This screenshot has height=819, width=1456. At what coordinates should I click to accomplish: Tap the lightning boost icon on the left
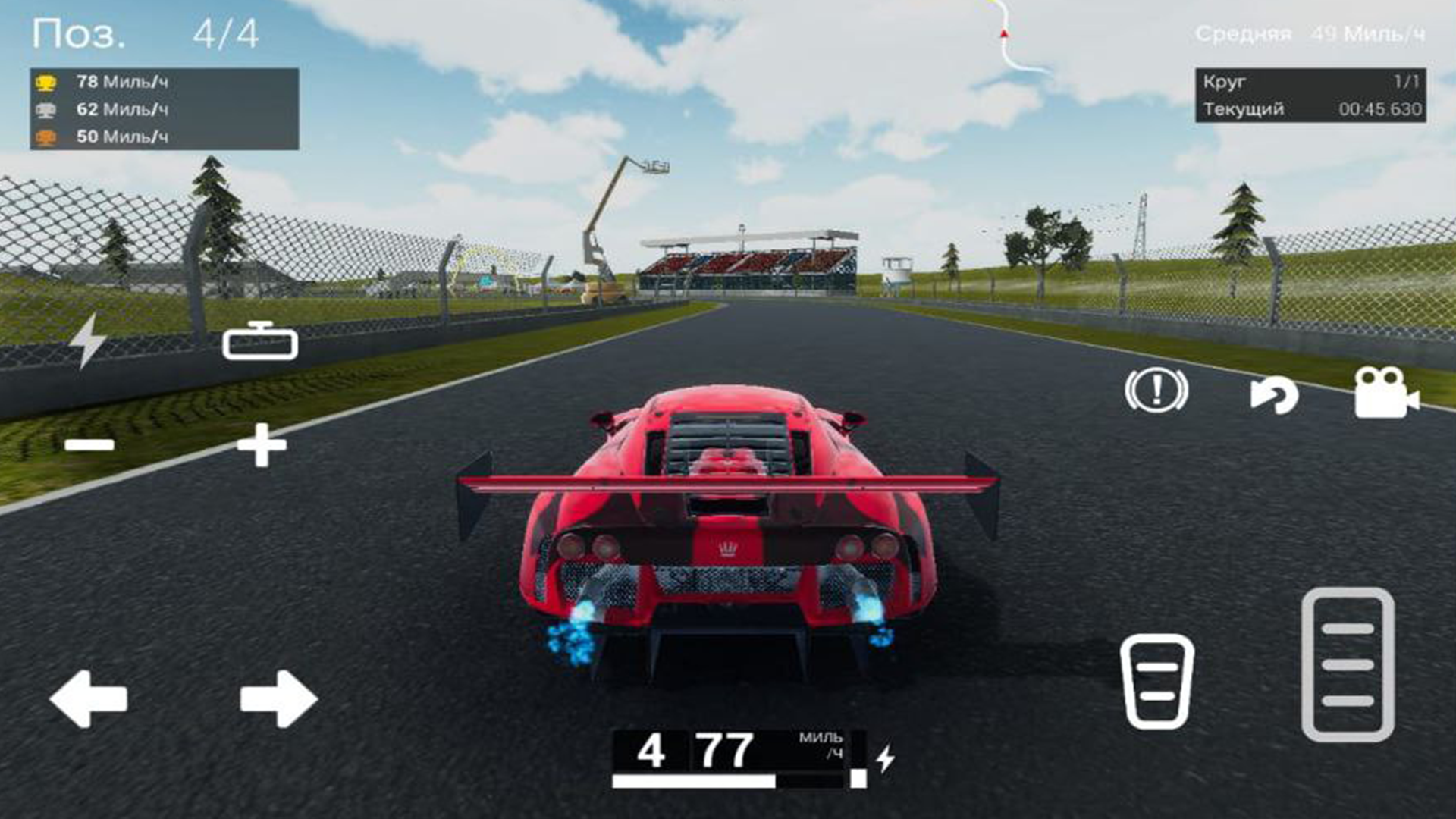click(89, 340)
